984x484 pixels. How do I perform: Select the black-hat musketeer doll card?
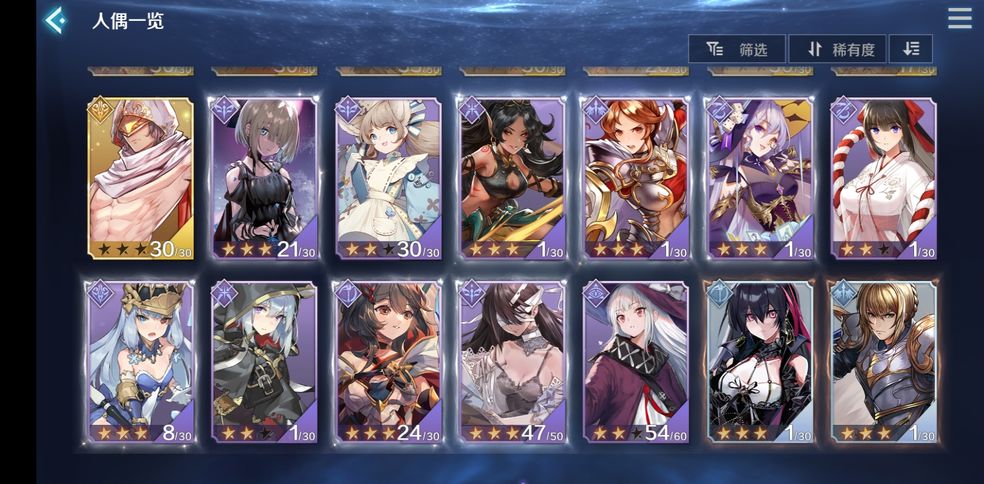pos(264,362)
